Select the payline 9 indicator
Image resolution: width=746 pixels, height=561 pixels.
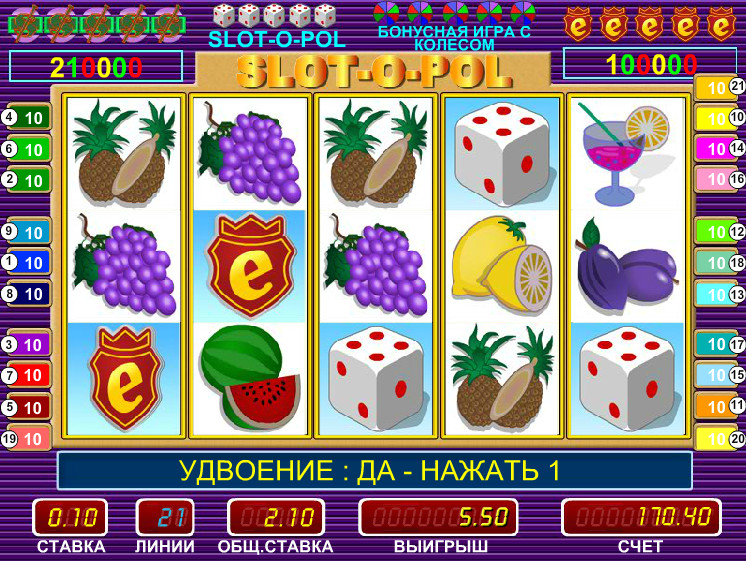[x=27, y=231]
